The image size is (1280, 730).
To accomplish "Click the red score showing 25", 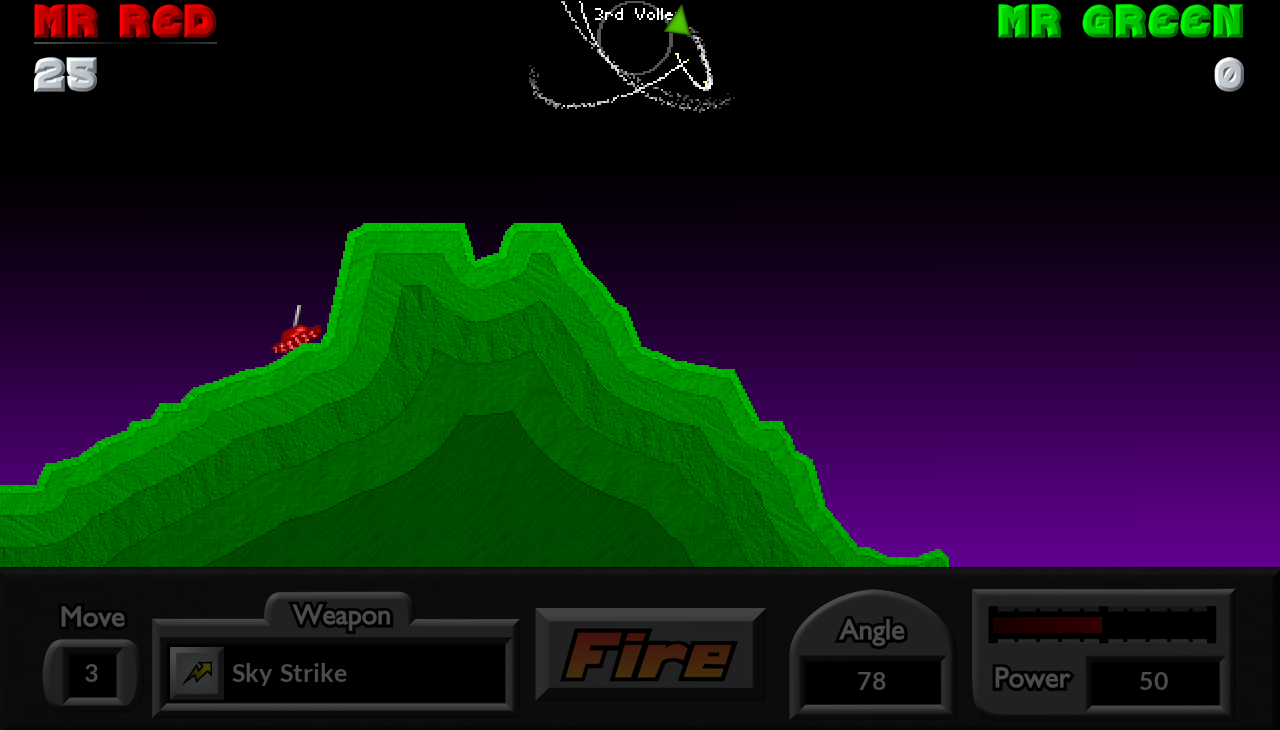I will 63,74.
